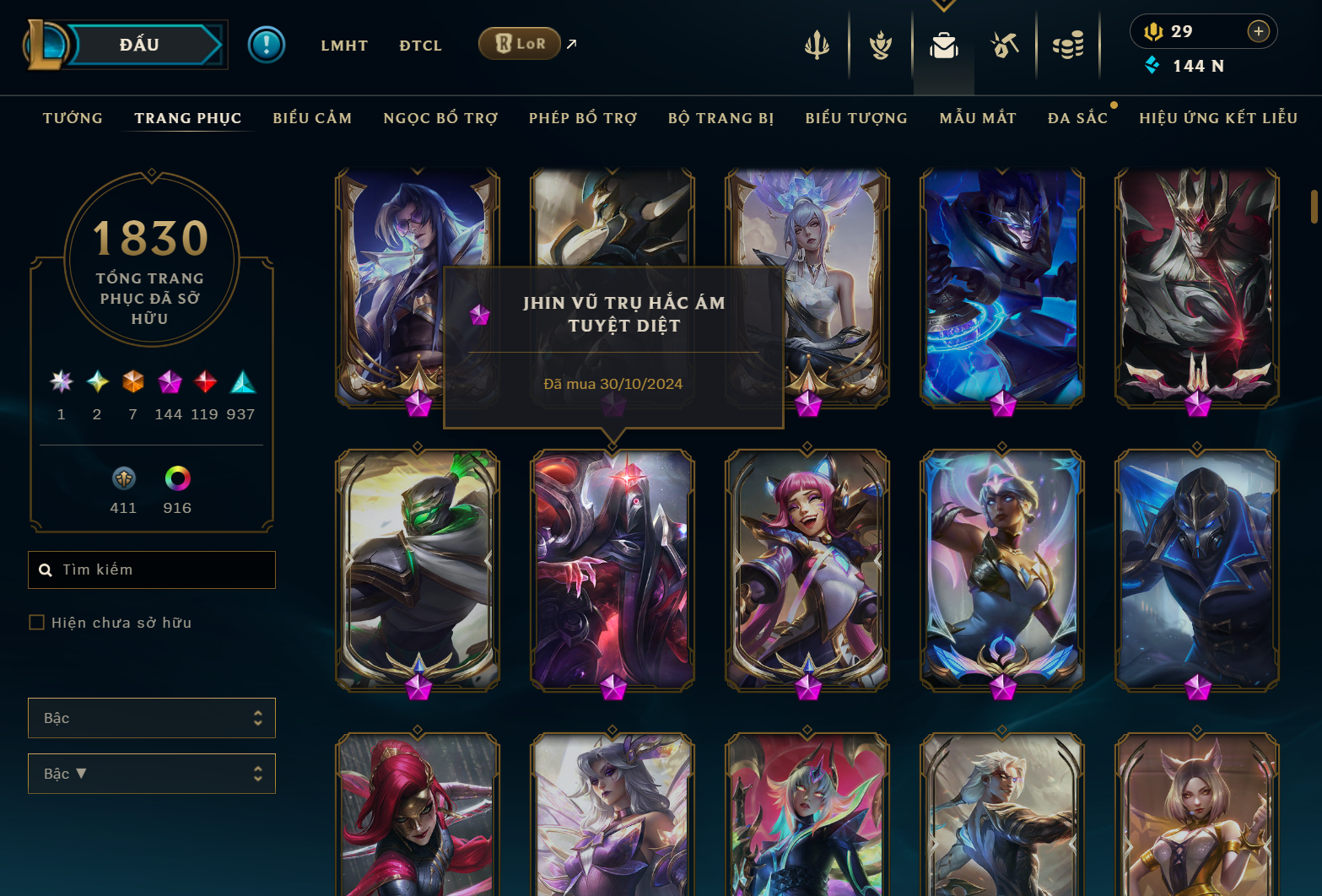
Task: Open the LoR external link
Action: click(x=520, y=43)
